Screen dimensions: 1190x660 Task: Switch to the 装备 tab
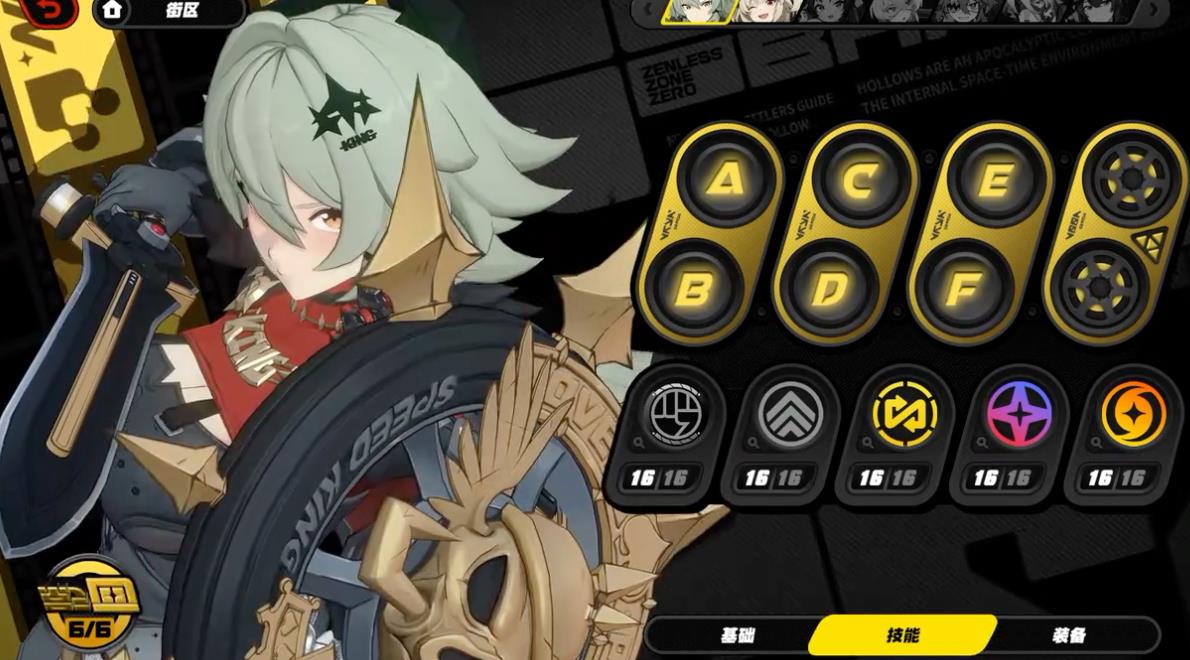(x=1069, y=635)
